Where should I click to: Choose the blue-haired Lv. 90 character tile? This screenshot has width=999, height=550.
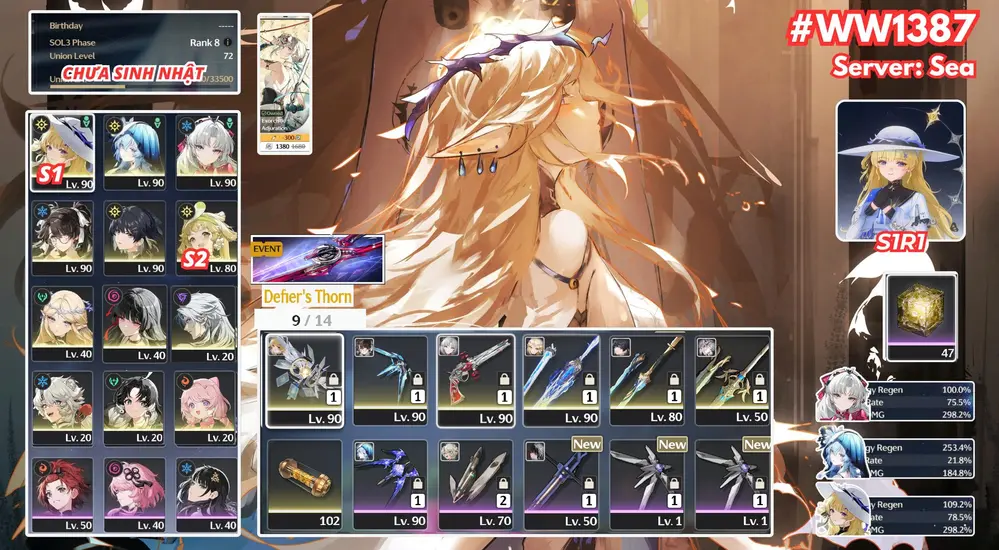(x=134, y=151)
